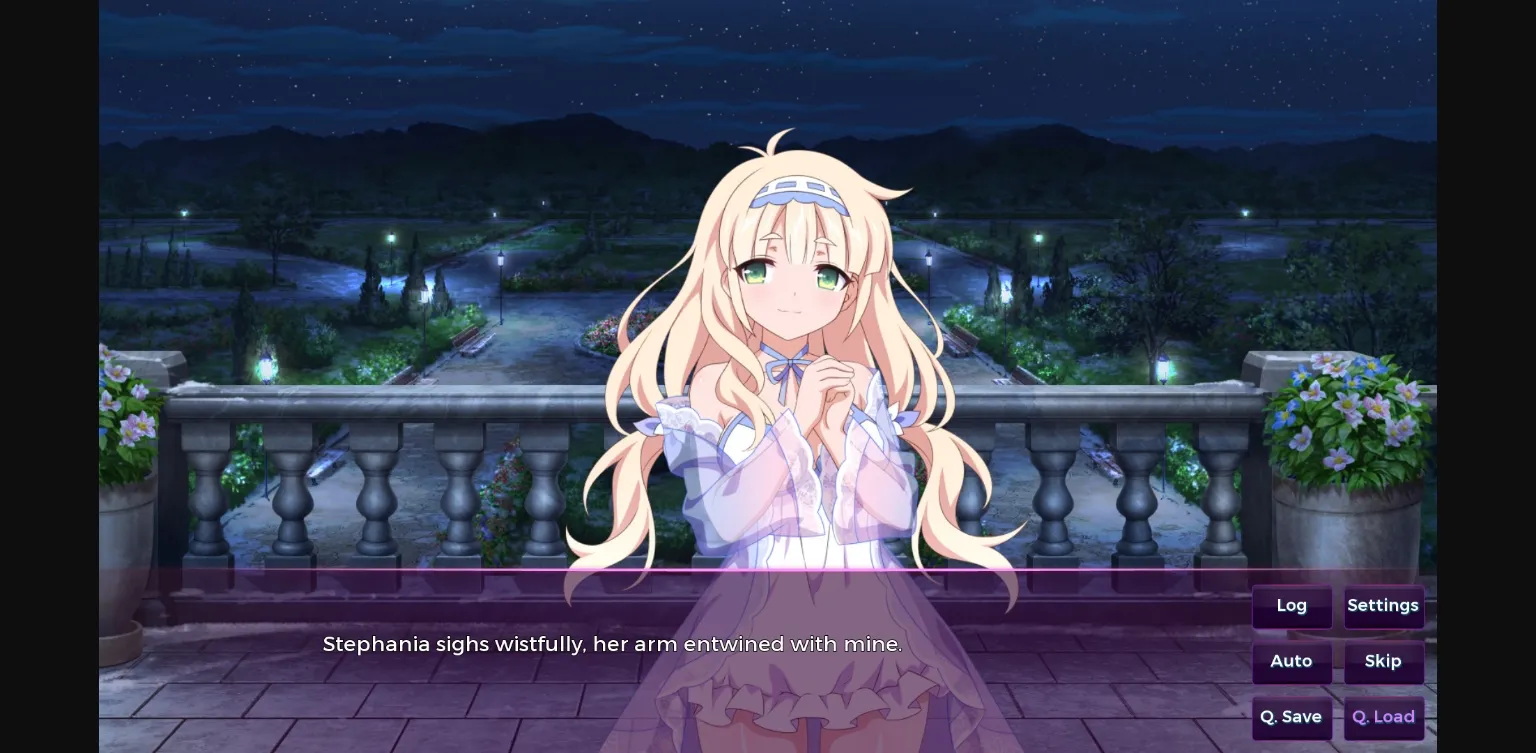Activate Auto to play text automatically

coord(1291,662)
